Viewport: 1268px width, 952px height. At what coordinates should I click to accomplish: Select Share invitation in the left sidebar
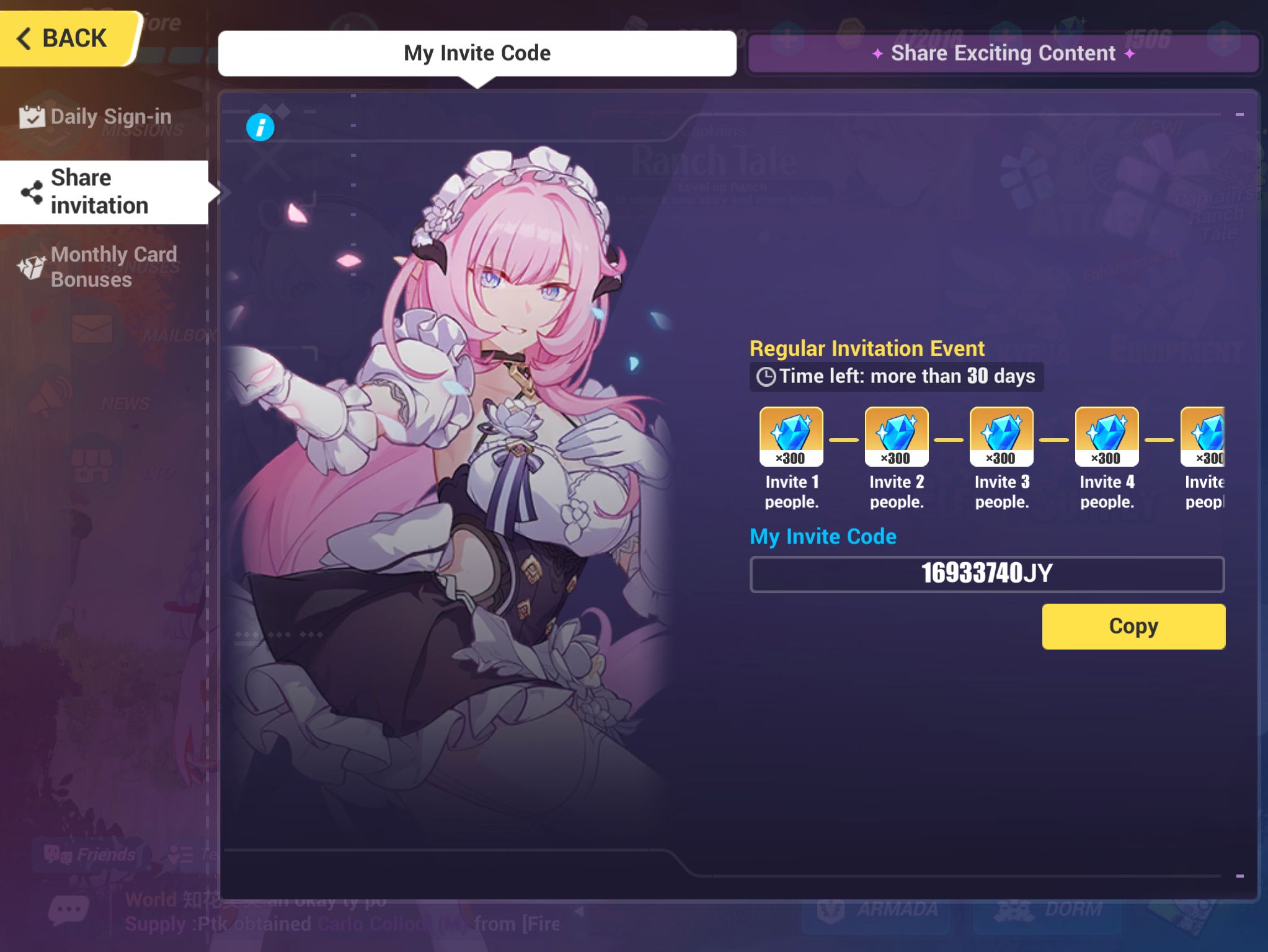99,192
